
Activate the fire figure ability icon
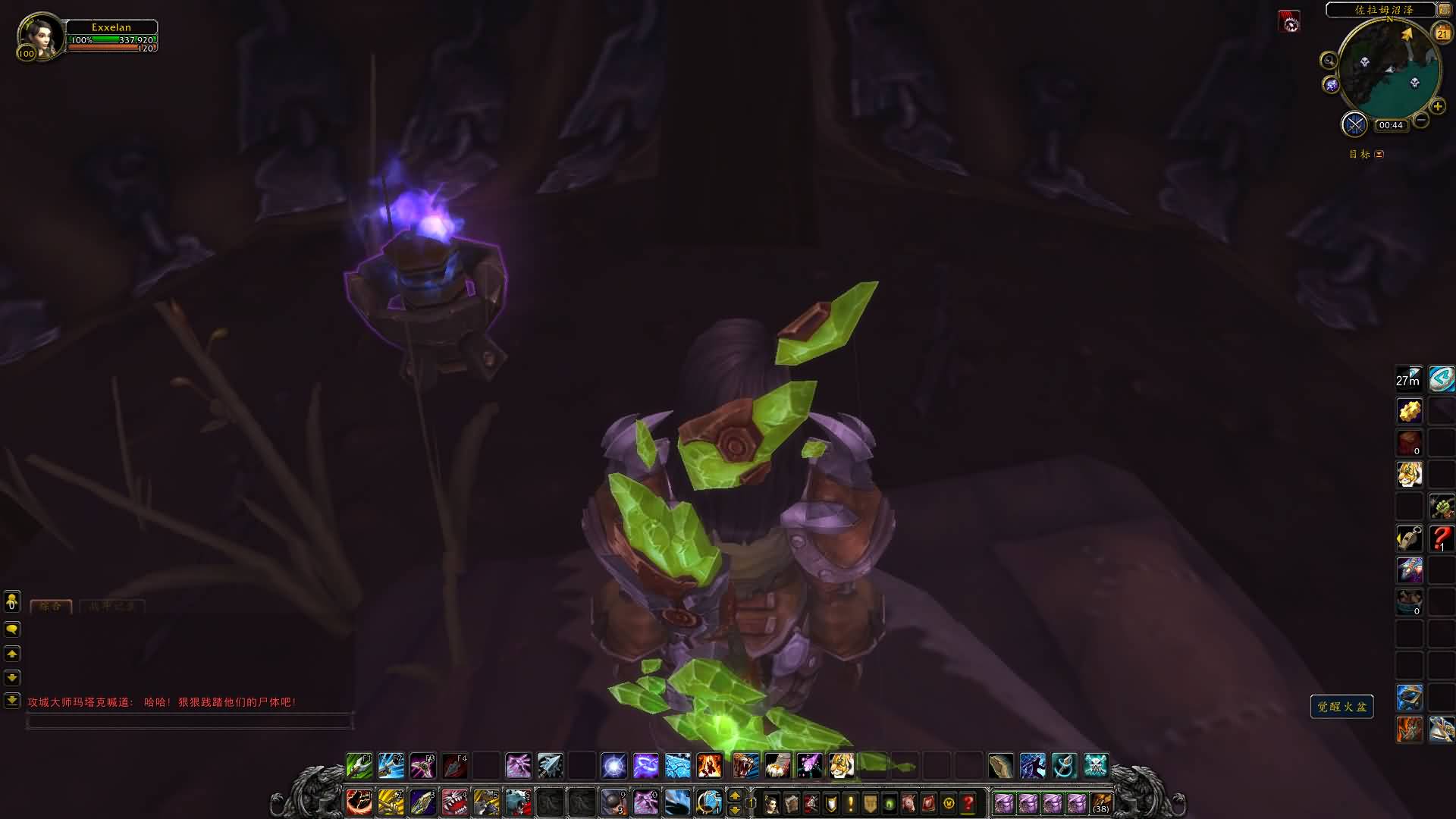709,766
